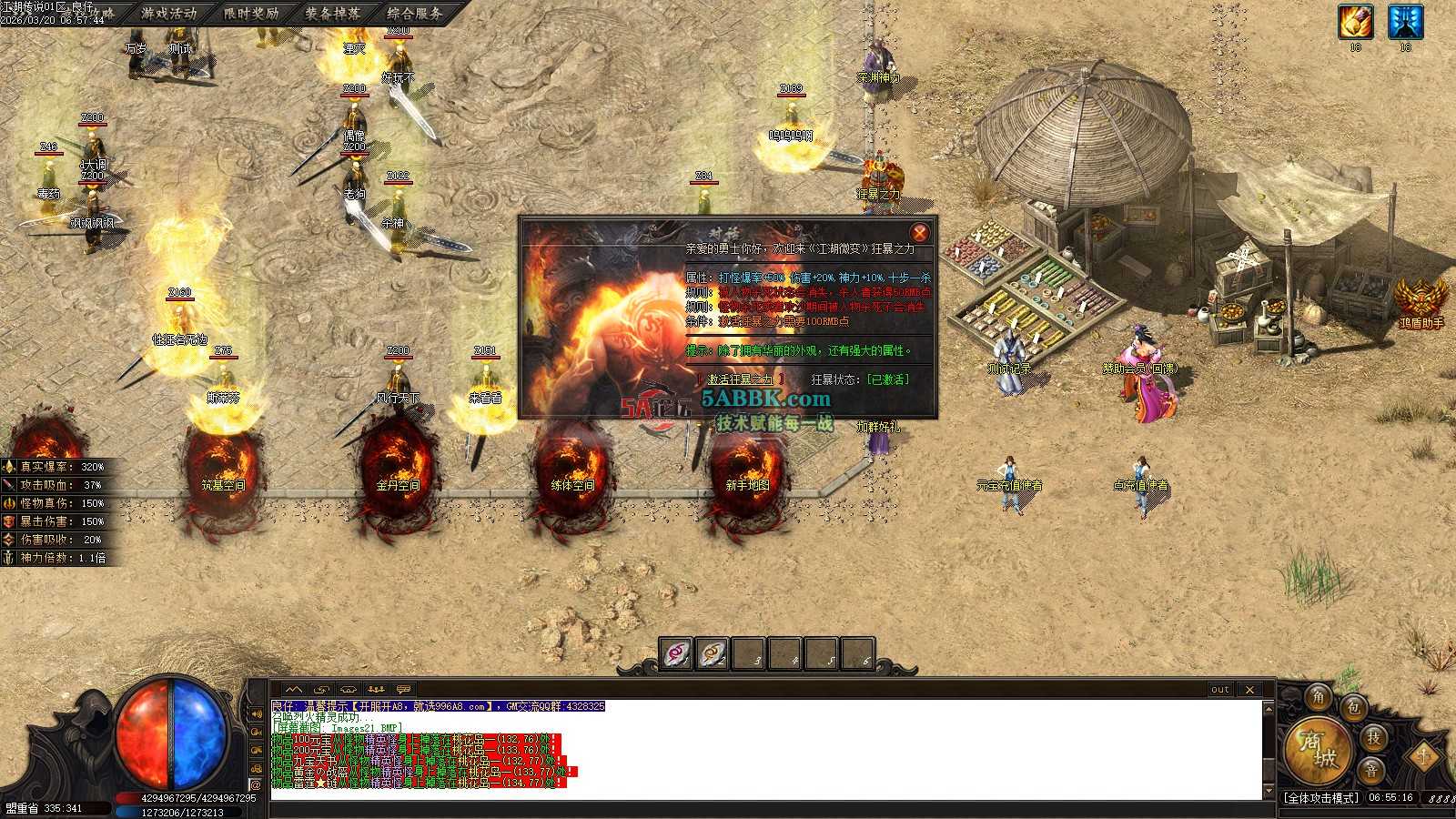Open the 限时奖励 menu tab
The height and width of the screenshot is (819, 1456).
pyautogui.click(x=251, y=14)
